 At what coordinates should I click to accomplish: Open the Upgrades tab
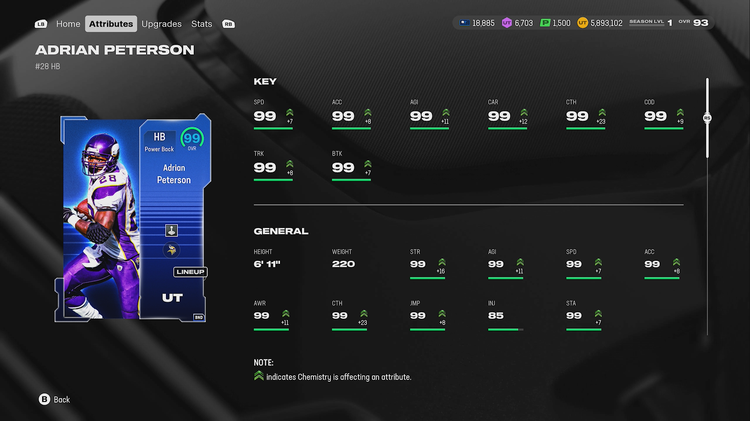161,23
